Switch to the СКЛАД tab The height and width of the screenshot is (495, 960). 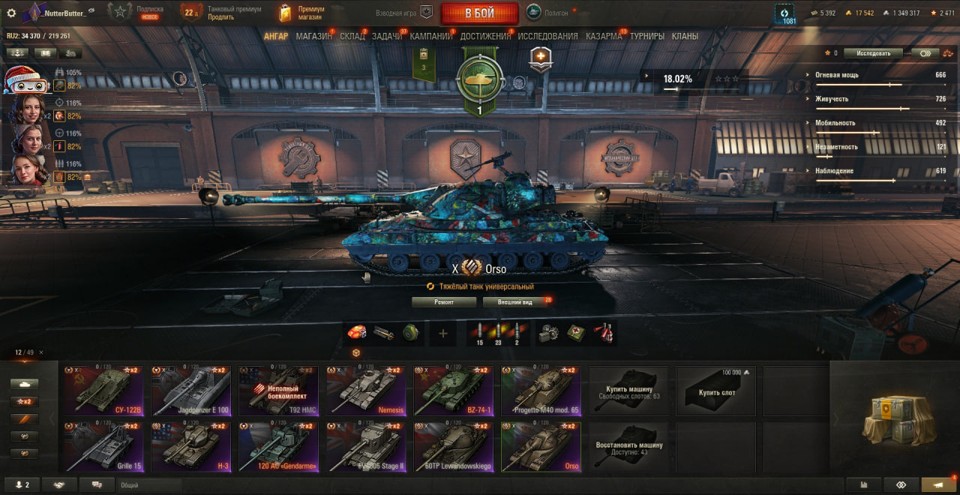click(352, 37)
